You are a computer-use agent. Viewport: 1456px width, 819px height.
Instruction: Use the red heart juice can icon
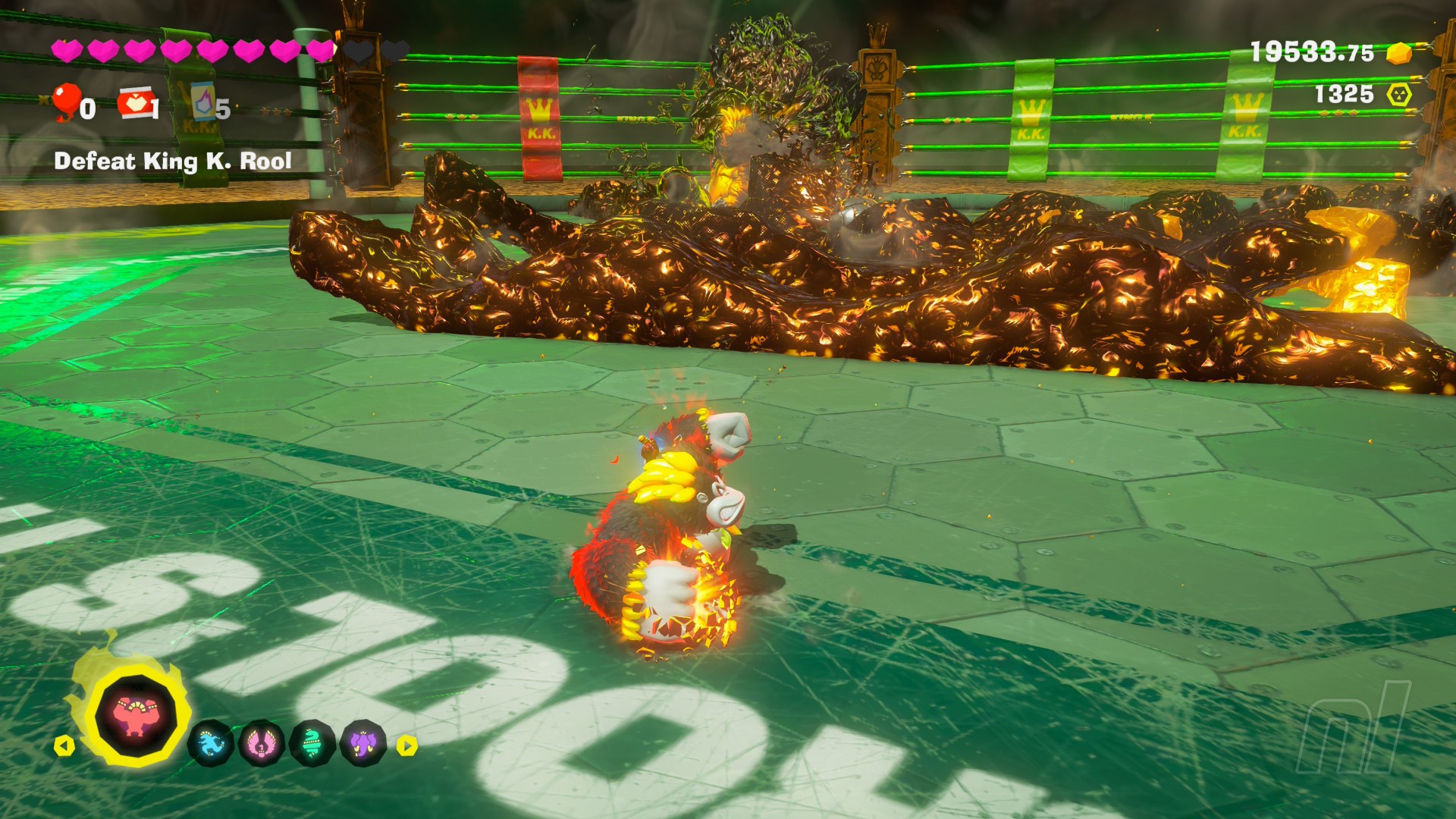tap(135, 103)
